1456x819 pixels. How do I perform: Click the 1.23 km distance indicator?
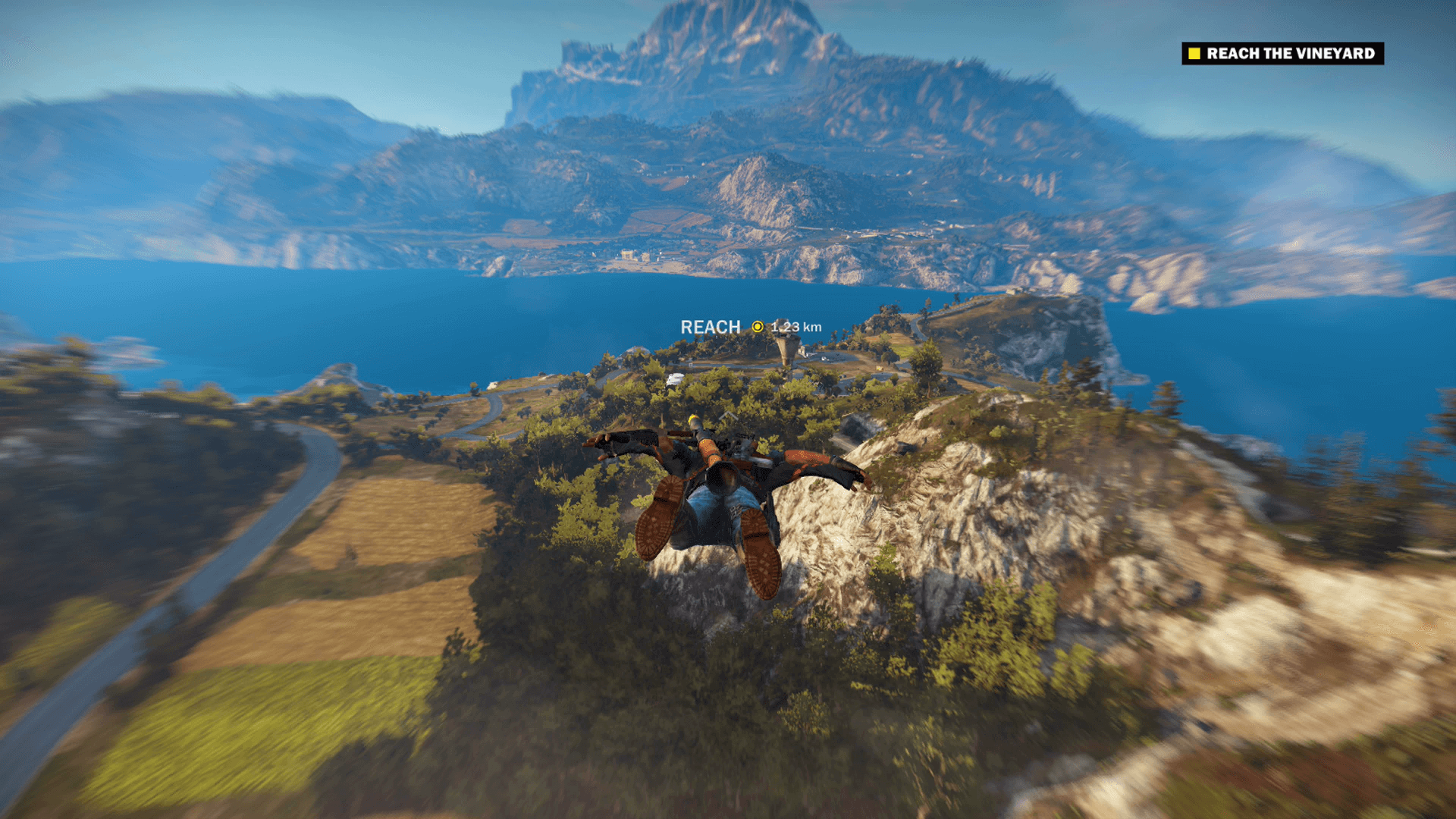795,328
